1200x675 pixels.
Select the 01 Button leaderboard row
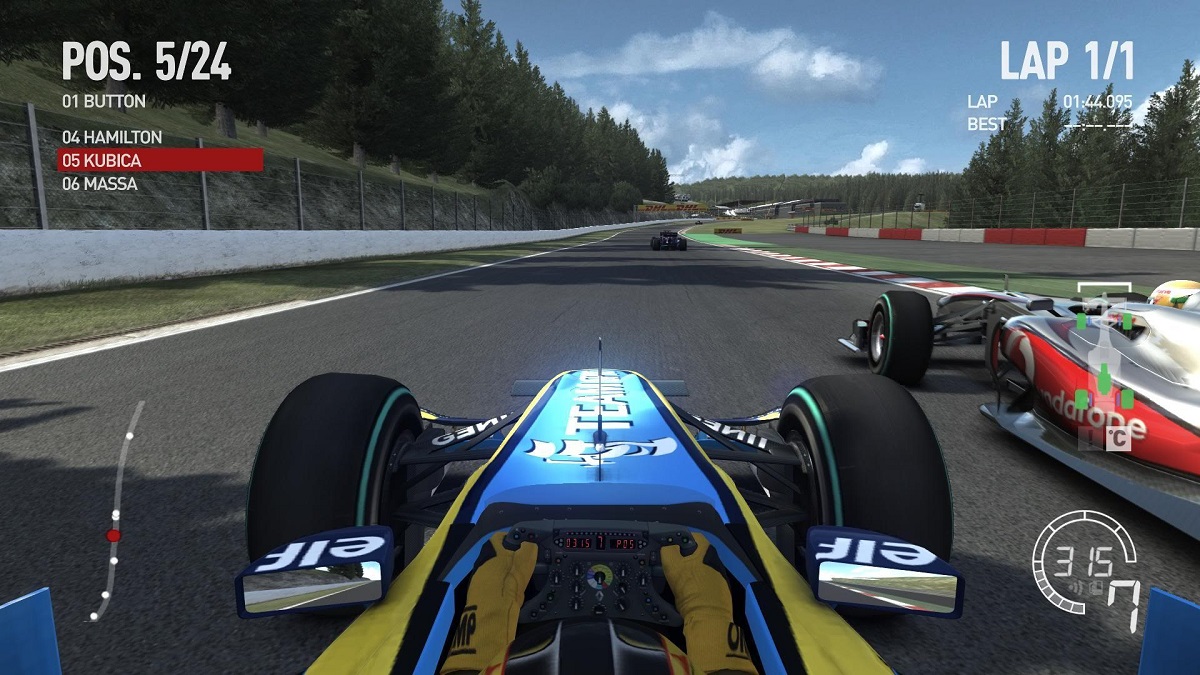[104, 101]
